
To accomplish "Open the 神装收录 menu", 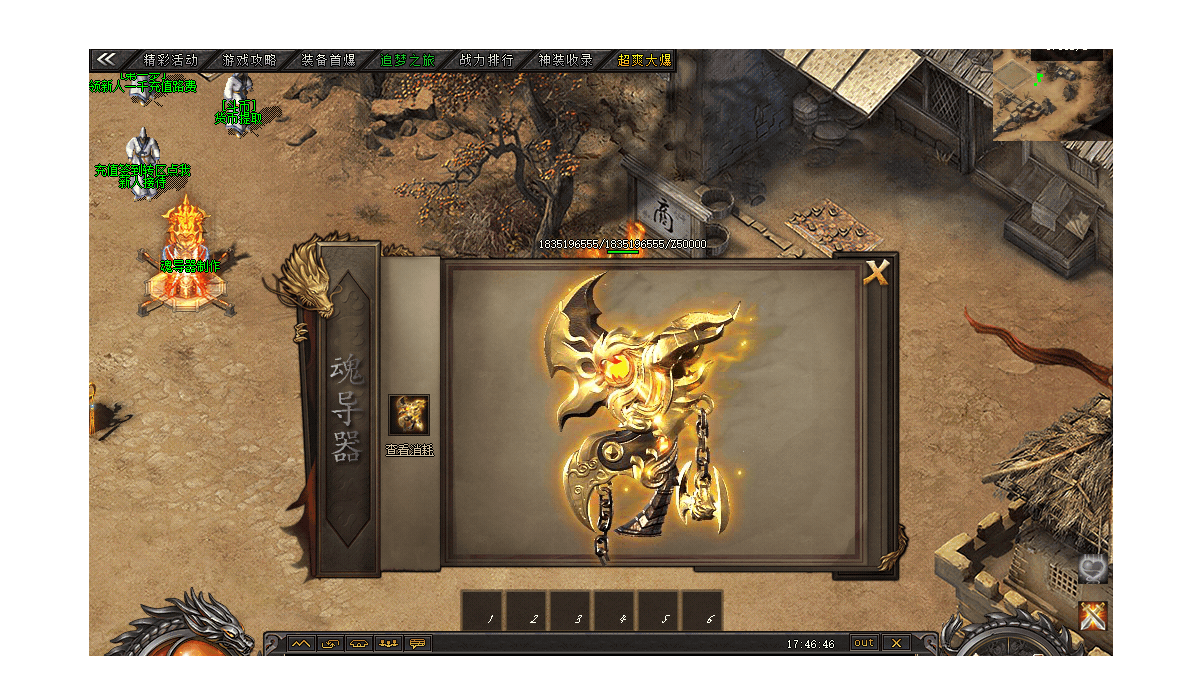I will (x=566, y=60).
